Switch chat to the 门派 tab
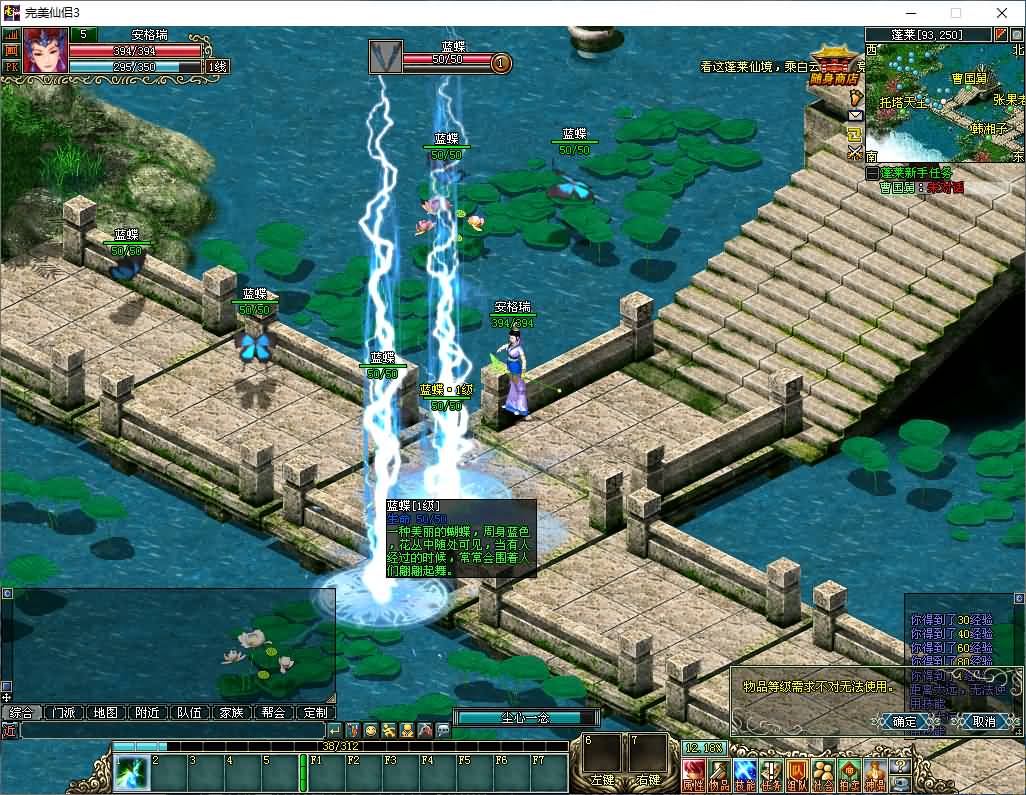This screenshot has height=795, width=1026. click(x=65, y=713)
